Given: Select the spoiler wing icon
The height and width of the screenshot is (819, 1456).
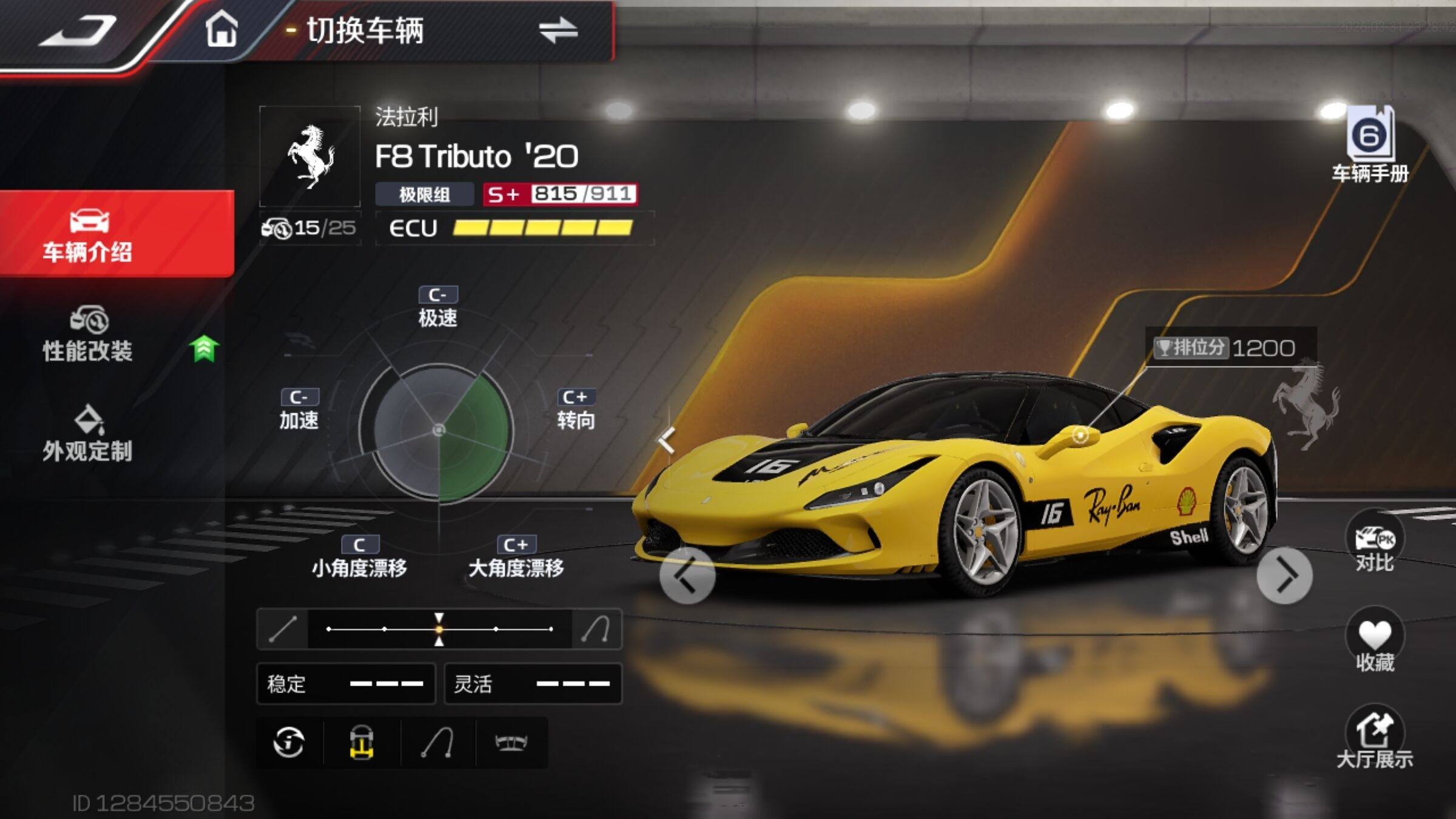Looking at the screenshot, I should pyautogui.click(x=511, y=742).
